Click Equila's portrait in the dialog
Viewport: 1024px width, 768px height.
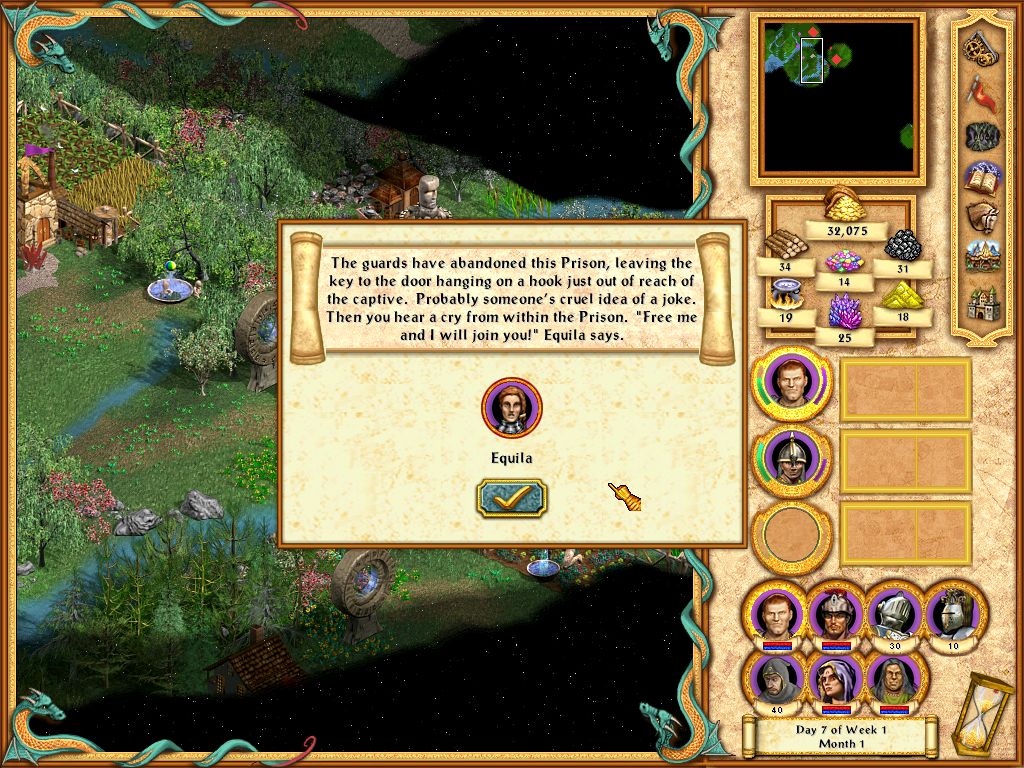tap(511, 408)
